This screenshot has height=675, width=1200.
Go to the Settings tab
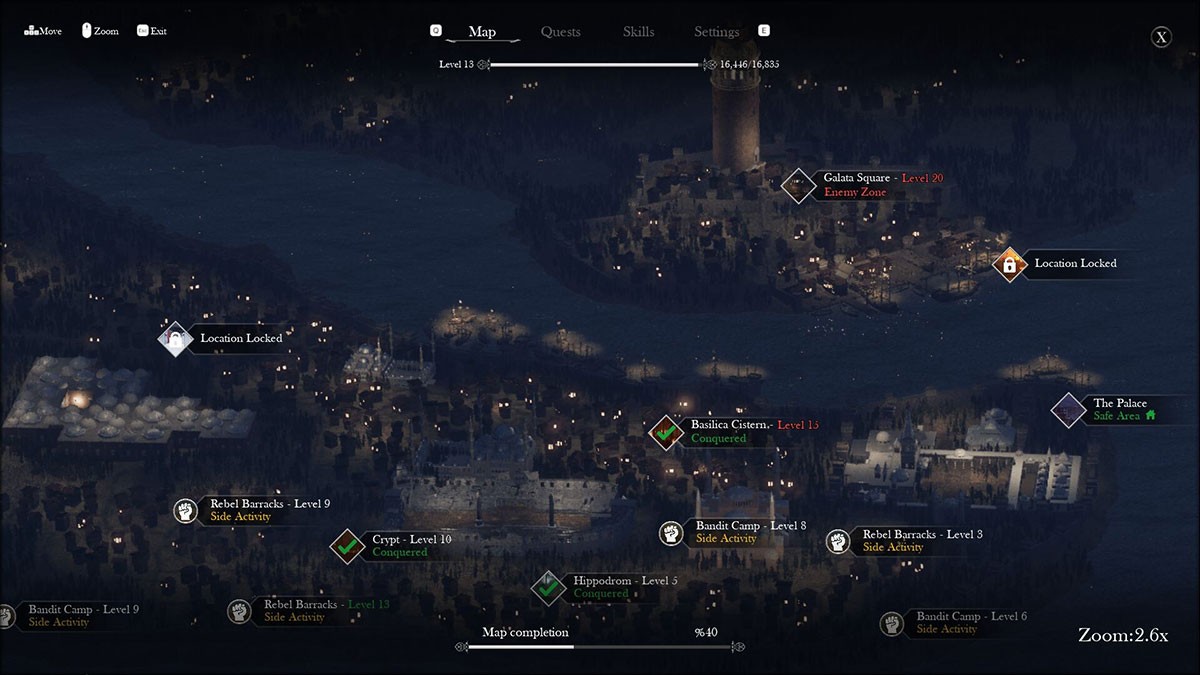click(716, 32)
